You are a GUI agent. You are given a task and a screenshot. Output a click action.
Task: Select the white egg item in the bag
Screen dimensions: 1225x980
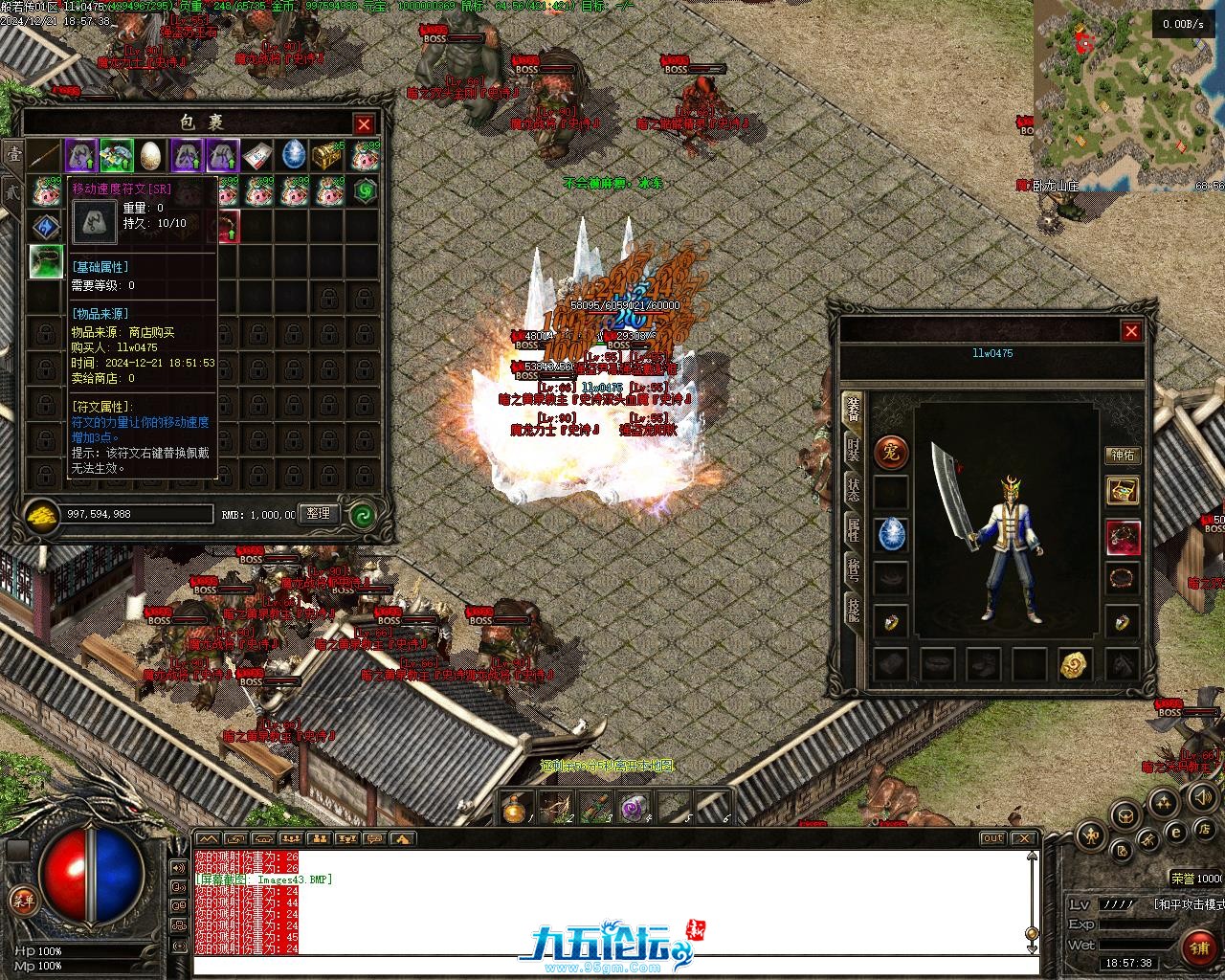click(x=151, y=155)
